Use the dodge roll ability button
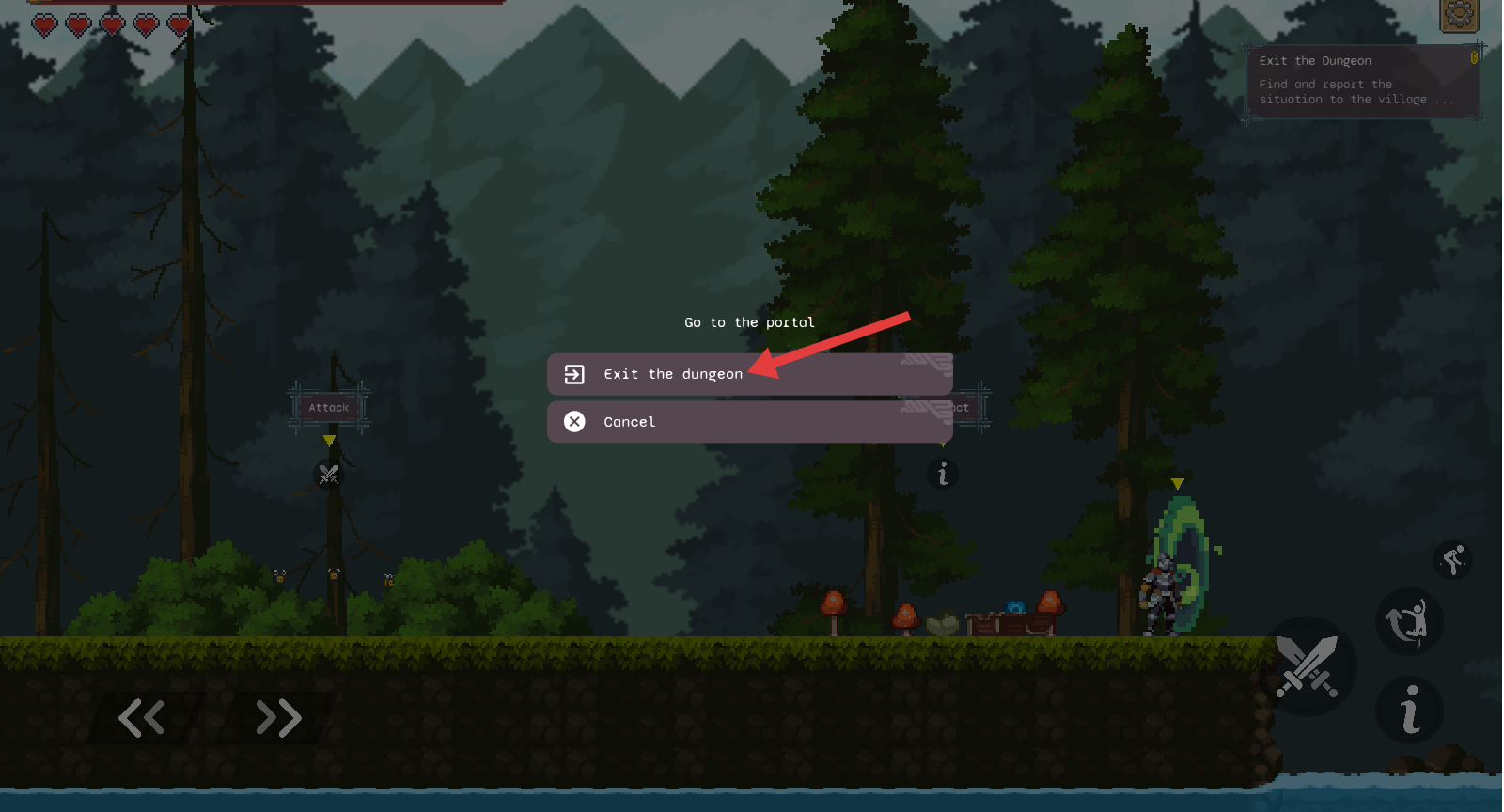The height and width of the screenshot is (812, 1504). [1409, 621]
